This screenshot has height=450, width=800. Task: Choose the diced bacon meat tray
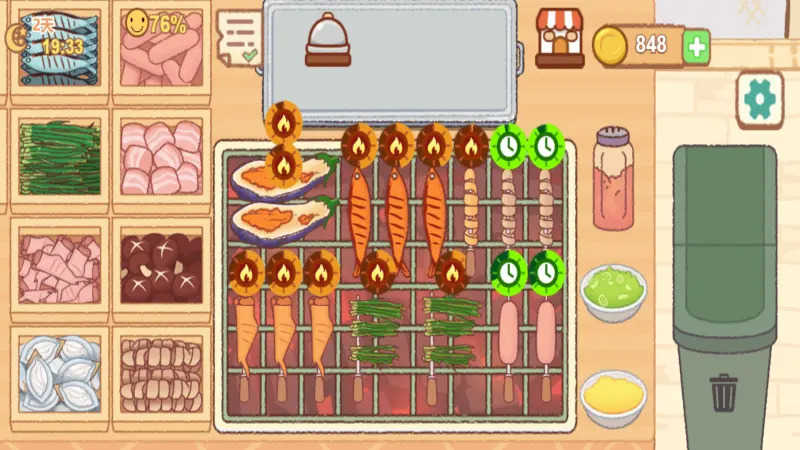click(60, 268)
